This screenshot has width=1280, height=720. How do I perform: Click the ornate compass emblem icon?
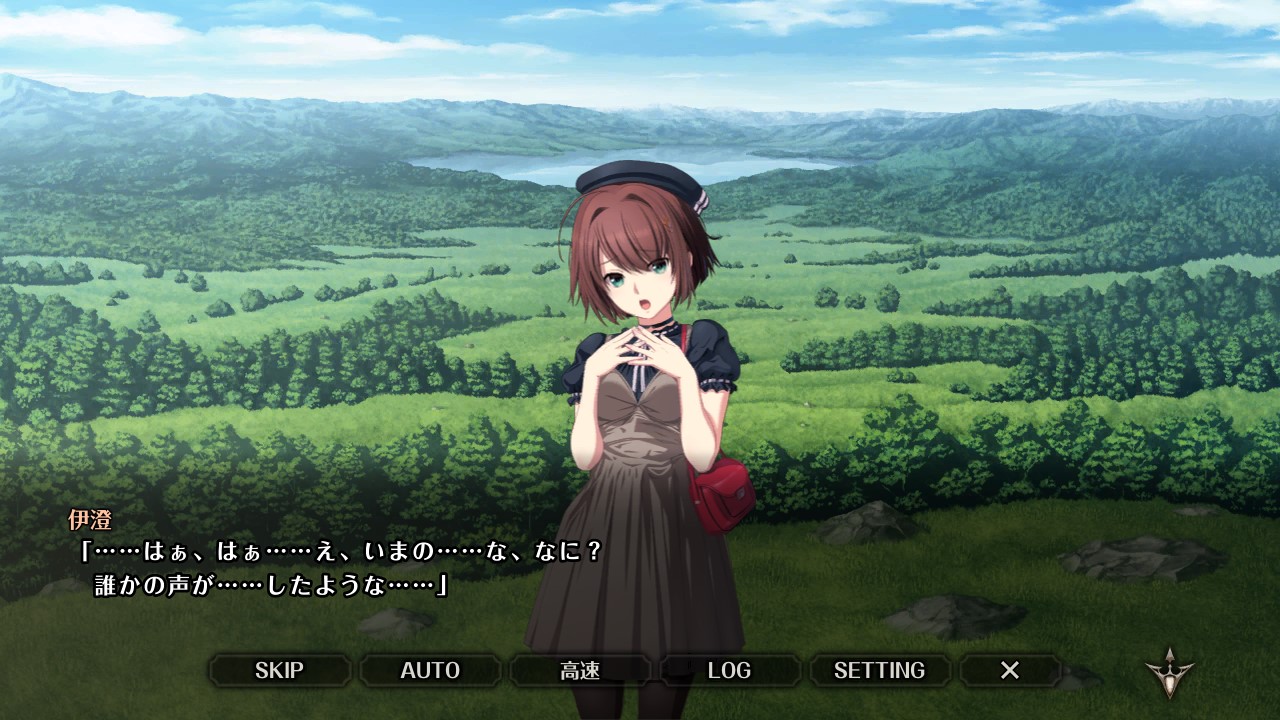point(1169,673)
